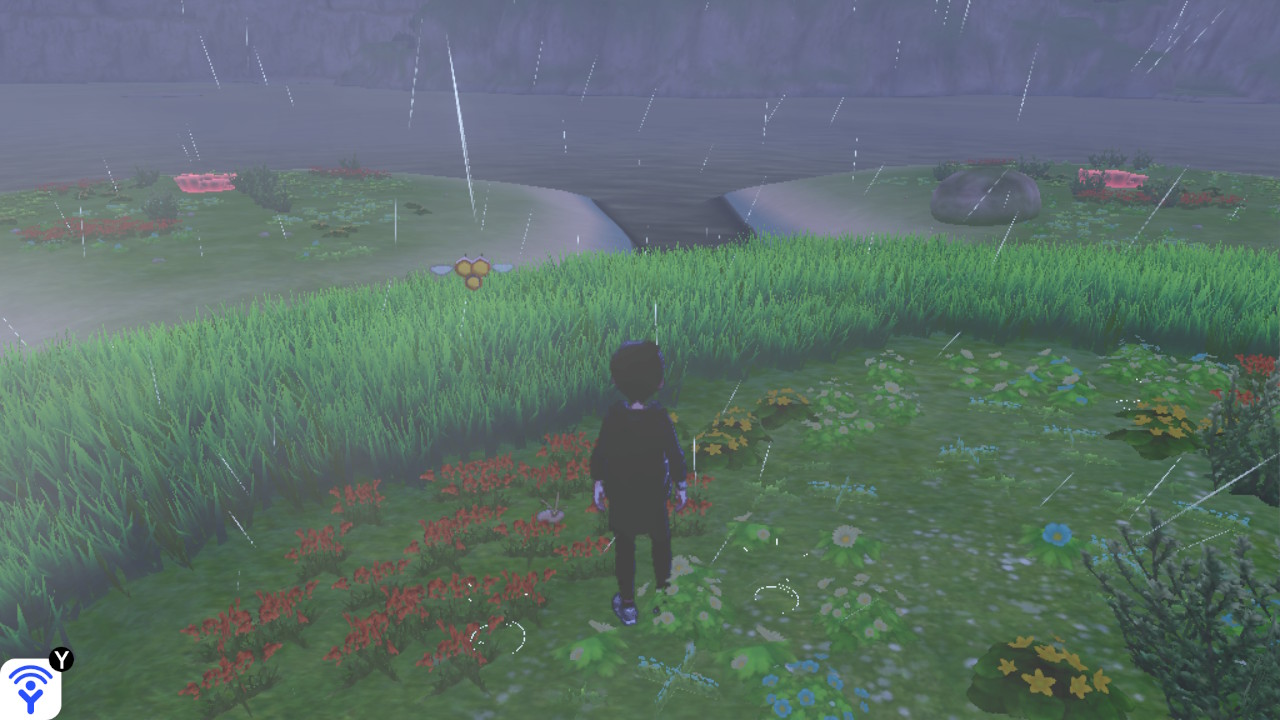Open the Y-Comm wireless connection icon
This screenshot has width=1280, height=720.
click(x=31, y=688)
